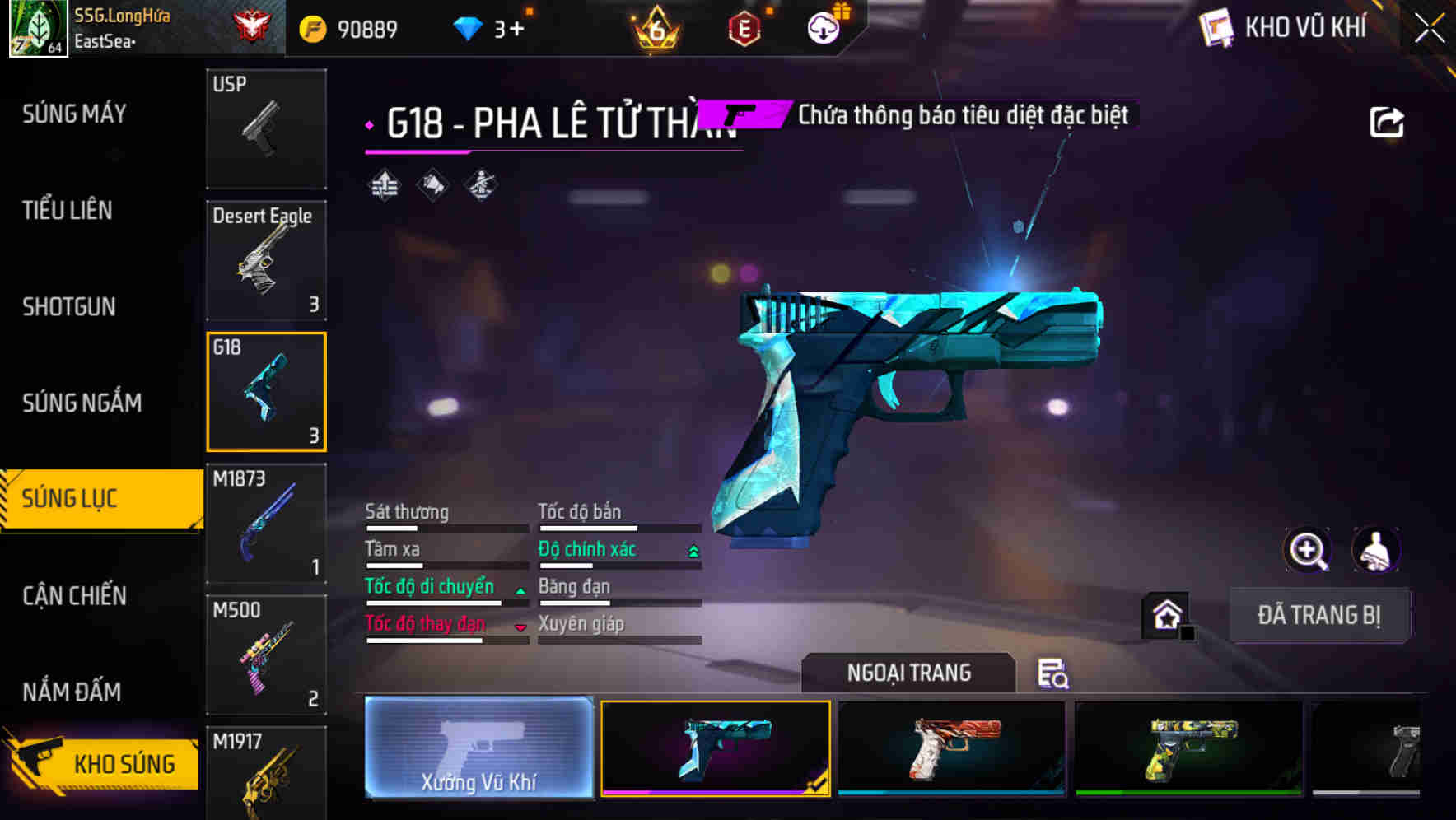Open Xưởng Vũ Khí
Screen dimensions: 1456x820
coord(478,749)
